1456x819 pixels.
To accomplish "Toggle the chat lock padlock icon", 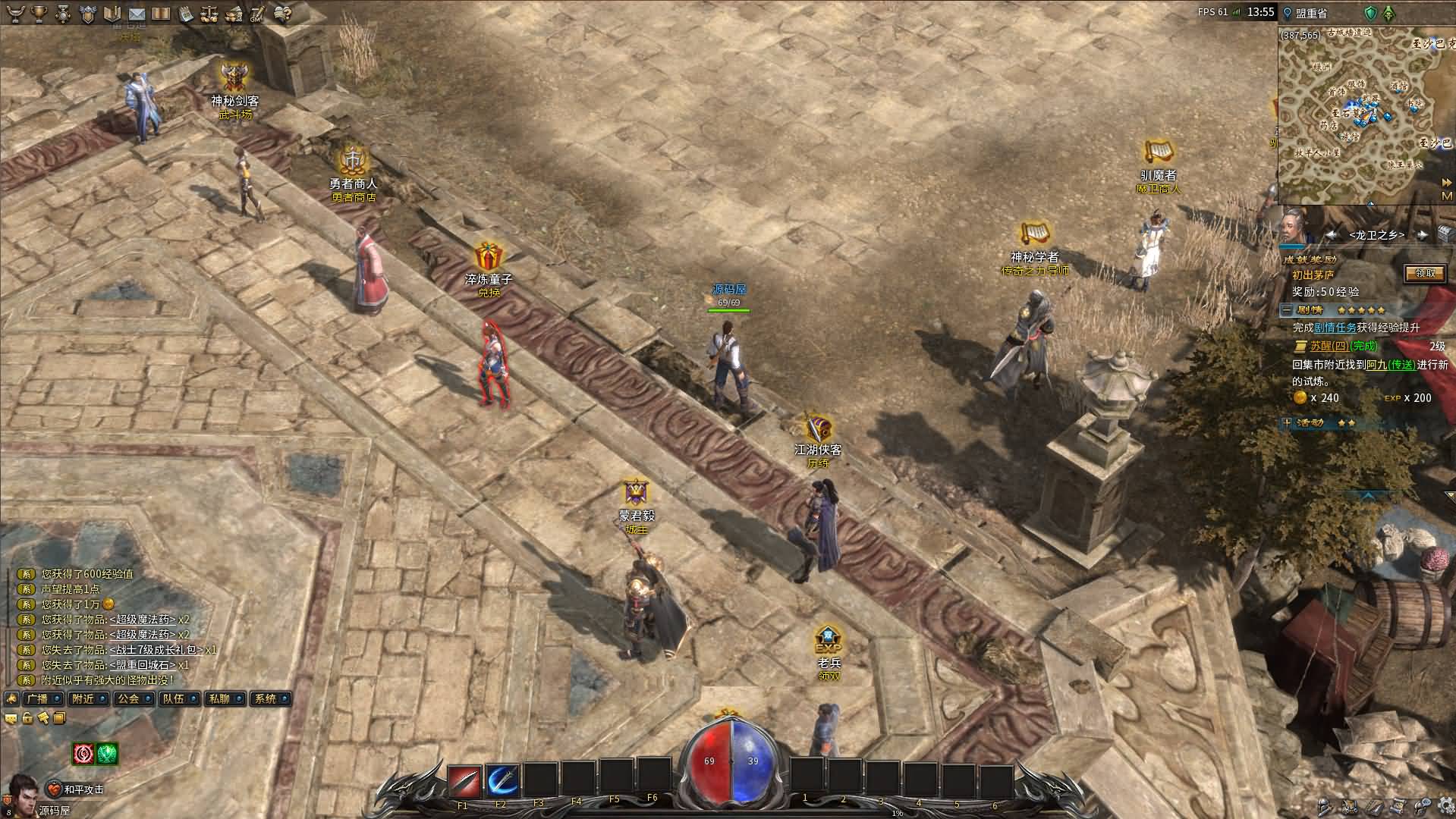I will 27,719.
